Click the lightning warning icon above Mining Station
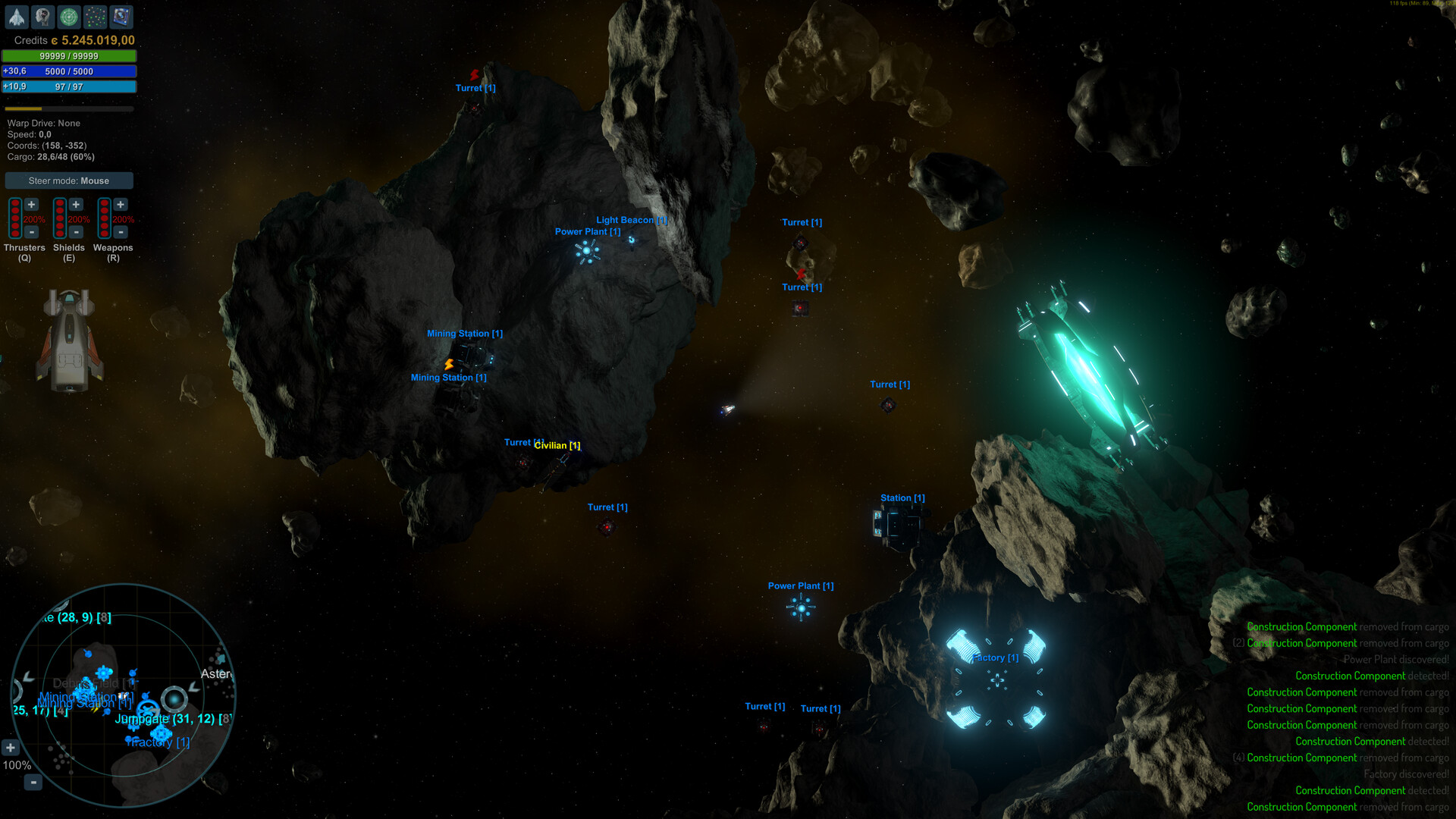The width and height of the screenshot is (1456, 819). (447, 365)
